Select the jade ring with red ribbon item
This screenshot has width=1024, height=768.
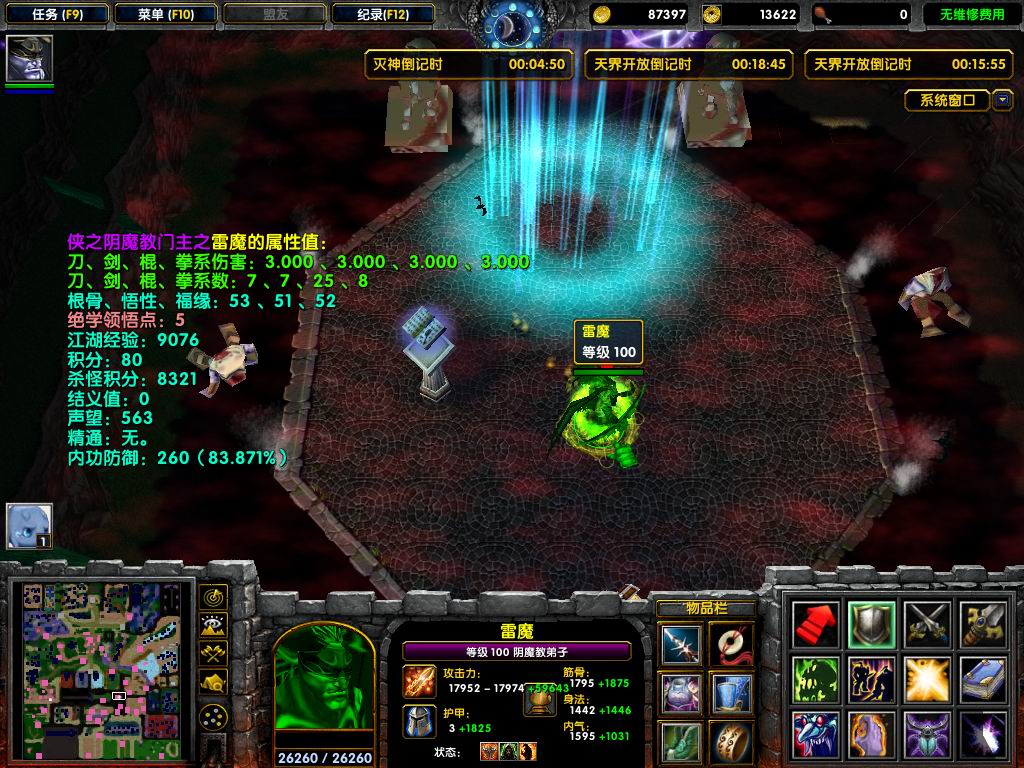point(732,643)
